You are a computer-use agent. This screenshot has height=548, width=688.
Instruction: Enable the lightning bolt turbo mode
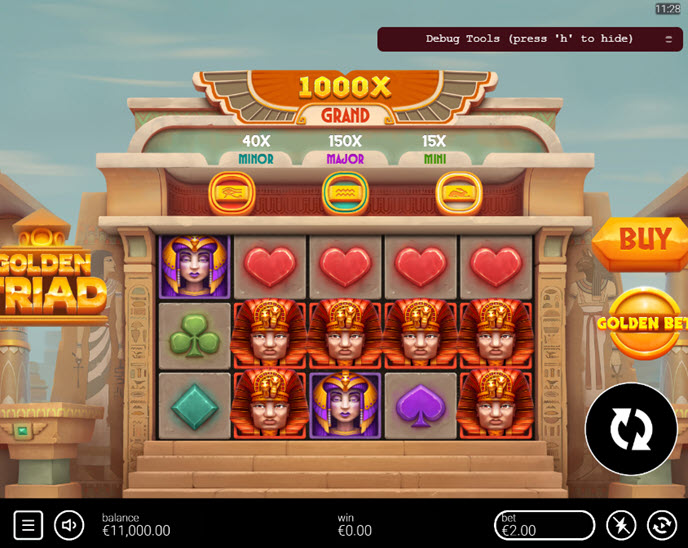[x=621, y=524]
